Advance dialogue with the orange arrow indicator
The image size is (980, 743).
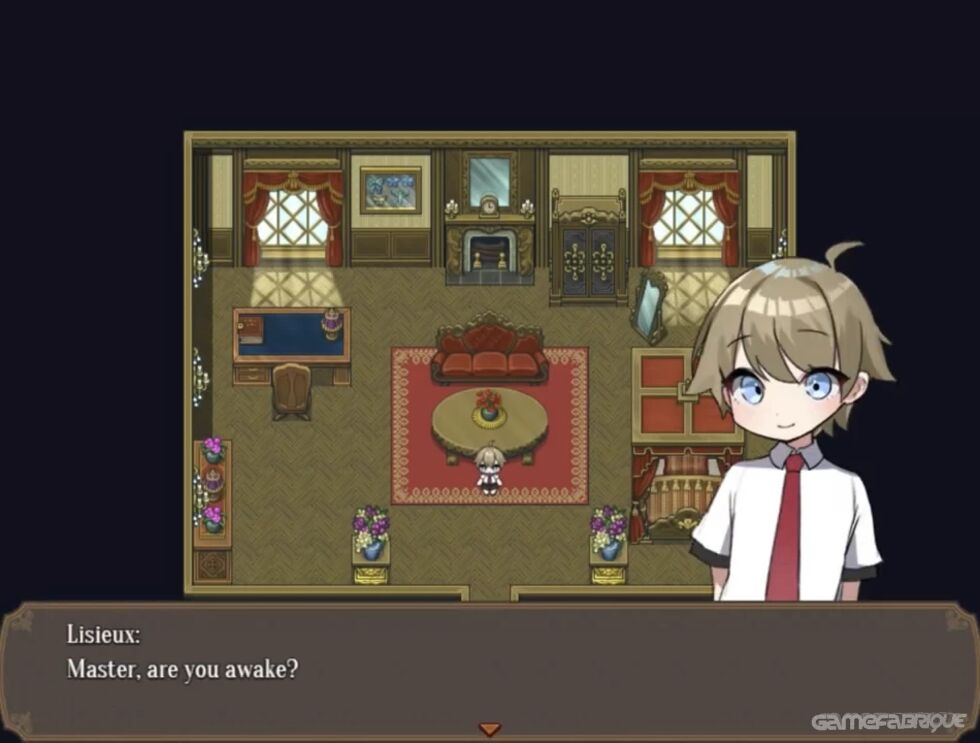click(x=489, y=730)
